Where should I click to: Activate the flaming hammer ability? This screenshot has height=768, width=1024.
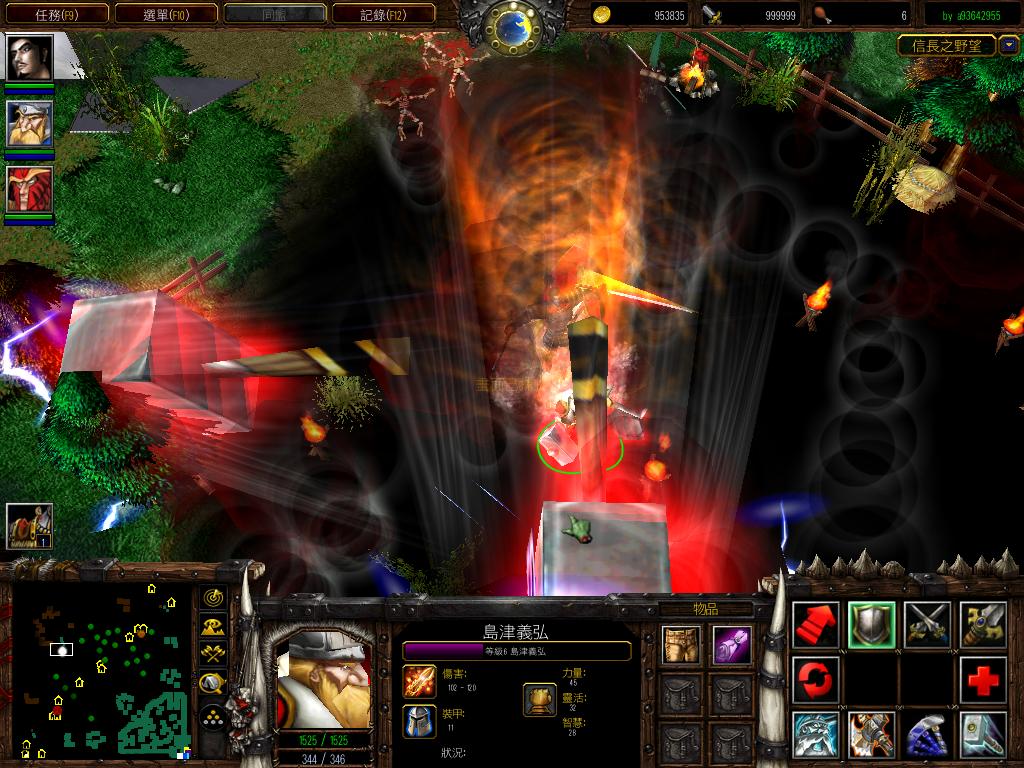[x=871, y=736]
